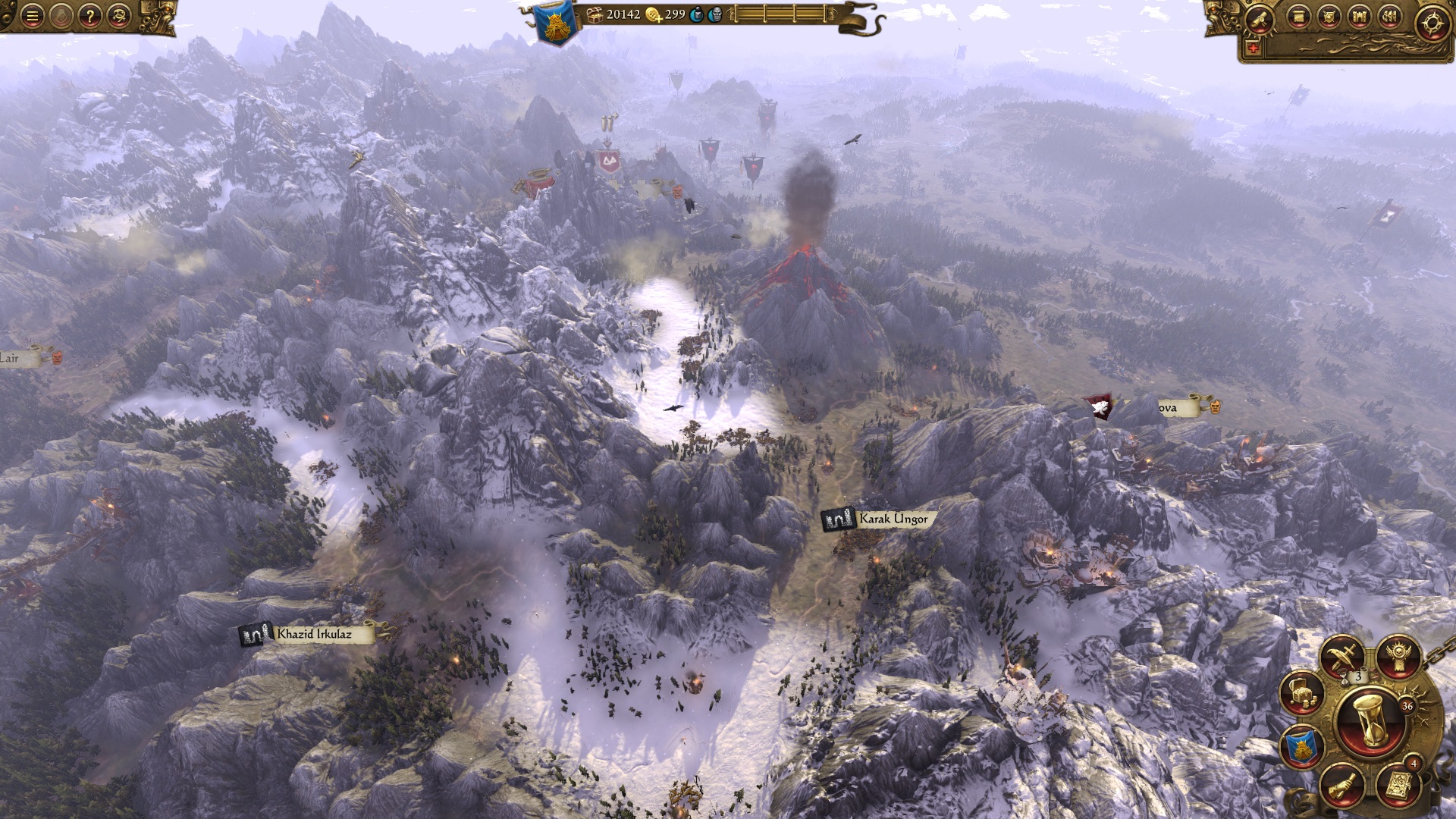
Task: Open the Book of Grudges
Action: pyautogui.click(x=1397, y=786)
